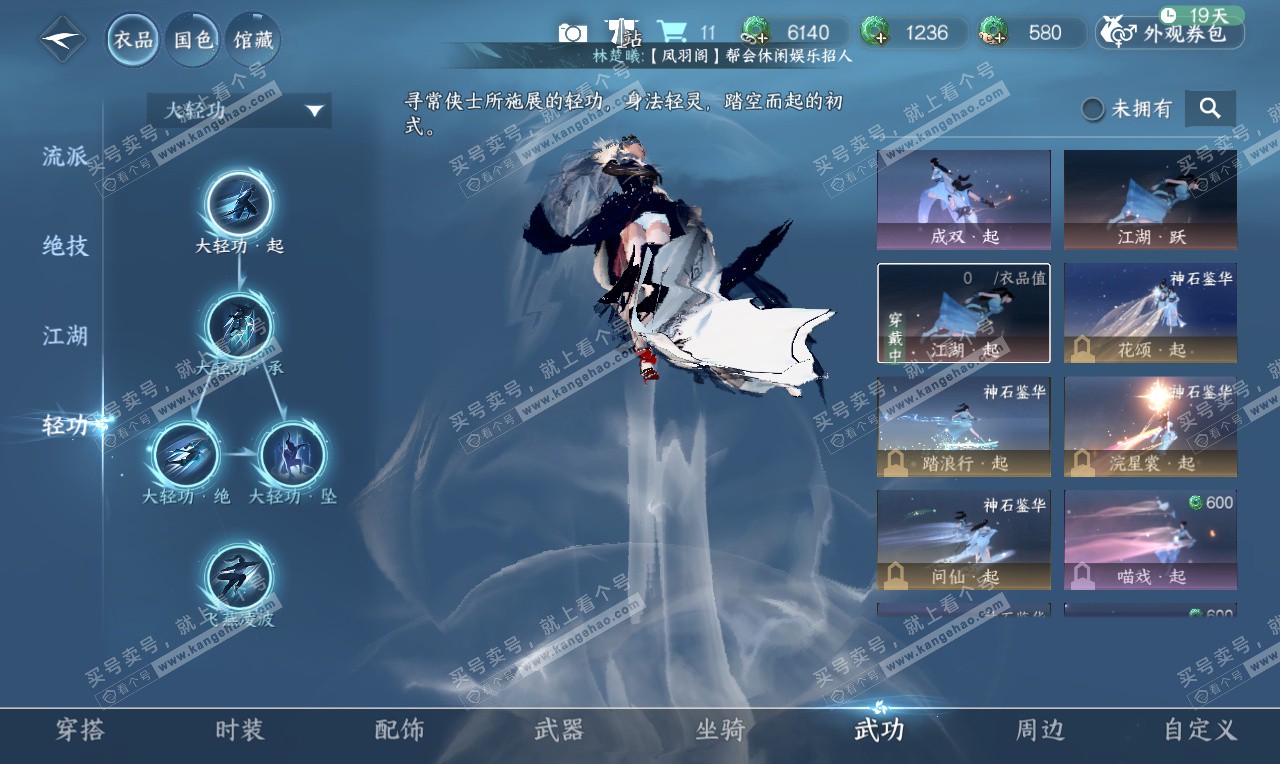Pick the 大轻功·绝 skill node

tap(186, 455)
